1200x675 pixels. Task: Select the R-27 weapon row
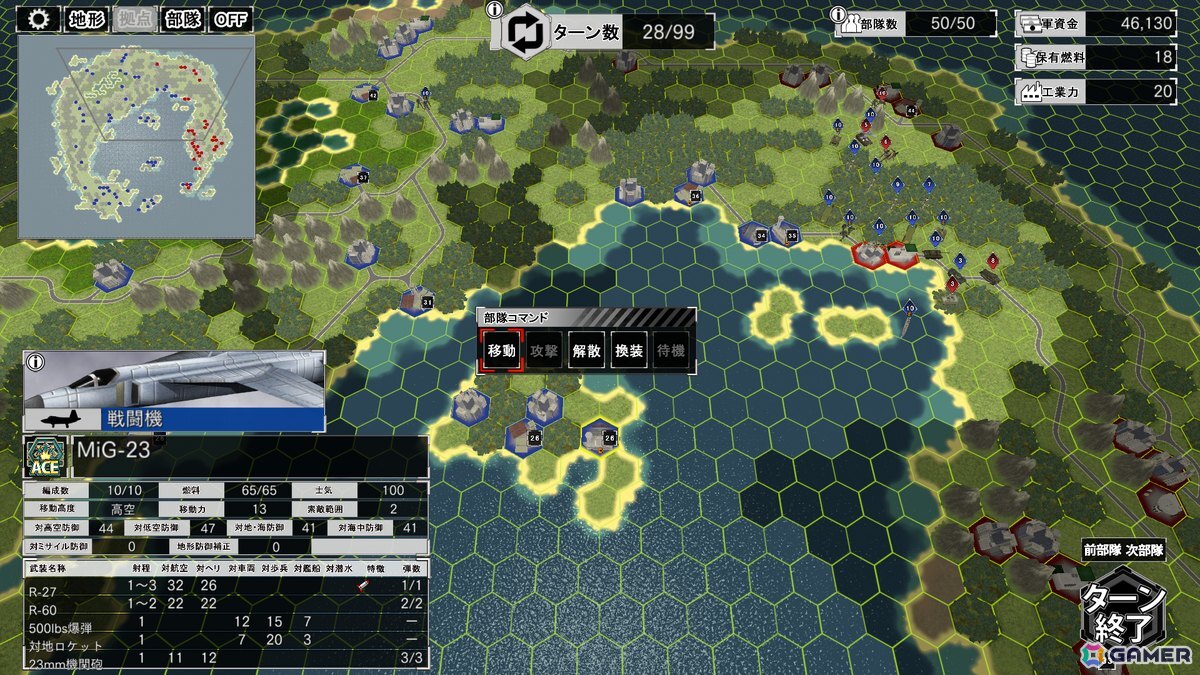coord(226,586)
